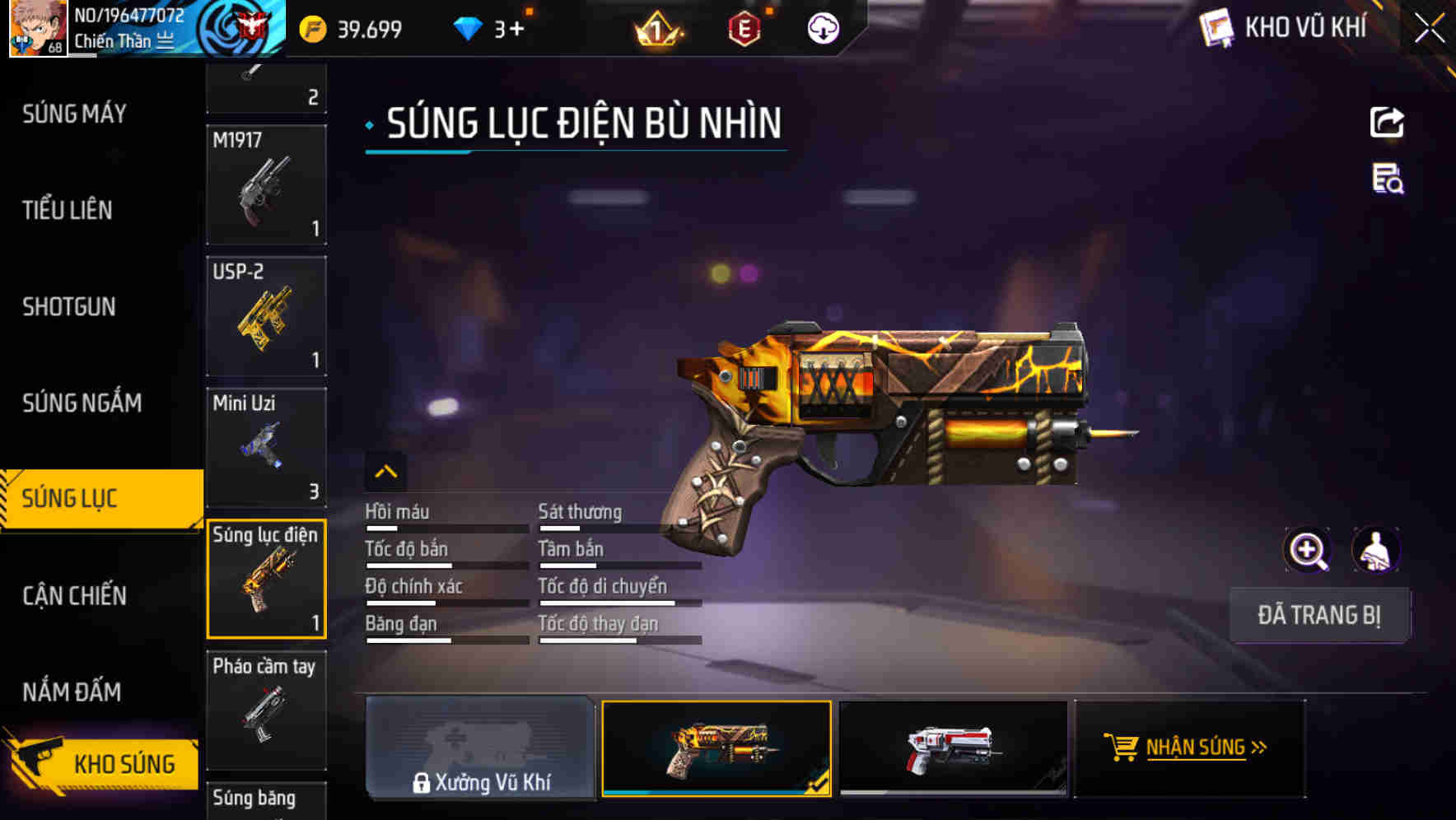The image size is (1456, 820).
Task: Select the Mini Uzi weapon thumbnail
Action: tap(266, 447)
